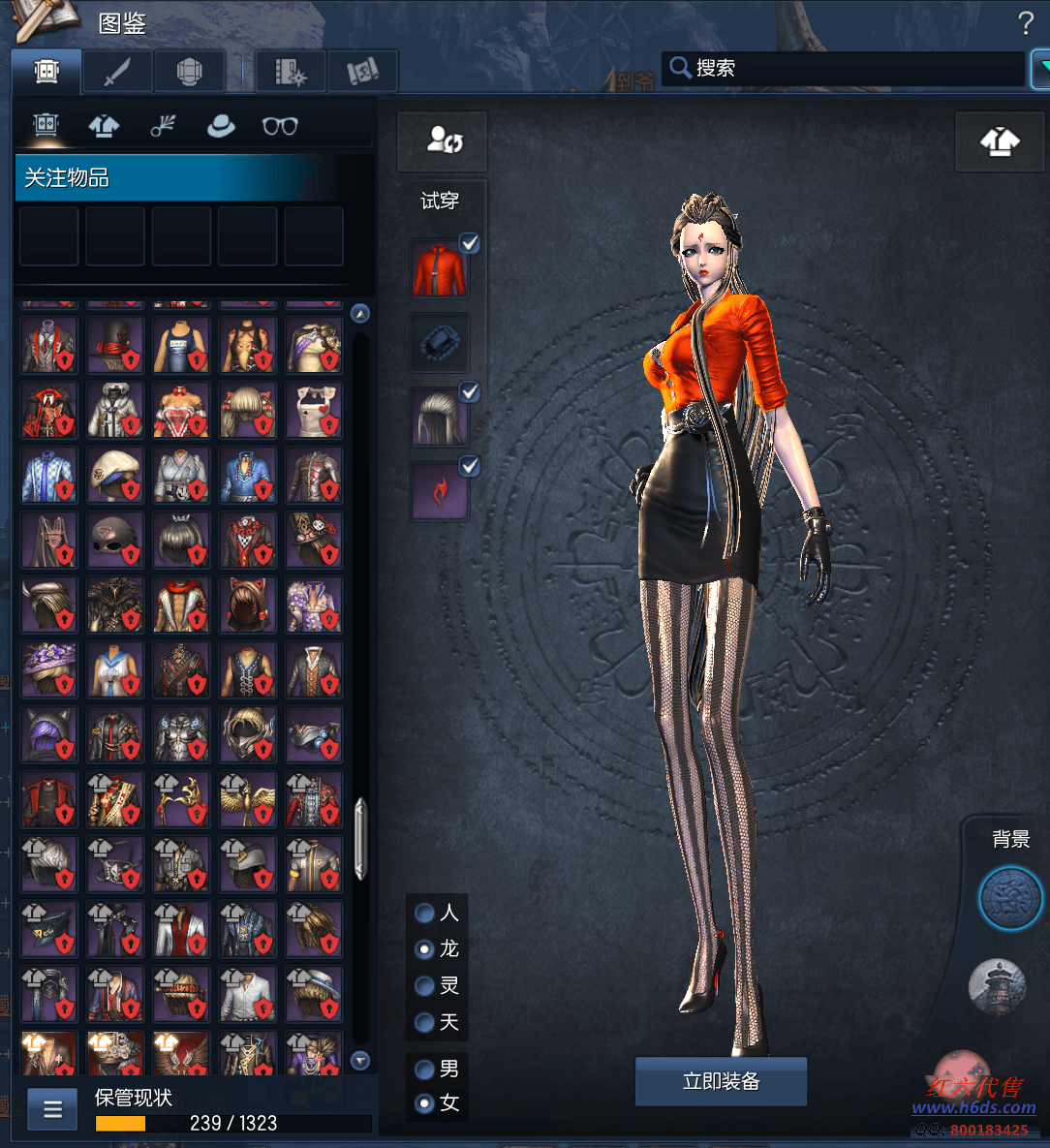
Task: Uncheck the orange jacket try-on item
Action: coord(470,243)
